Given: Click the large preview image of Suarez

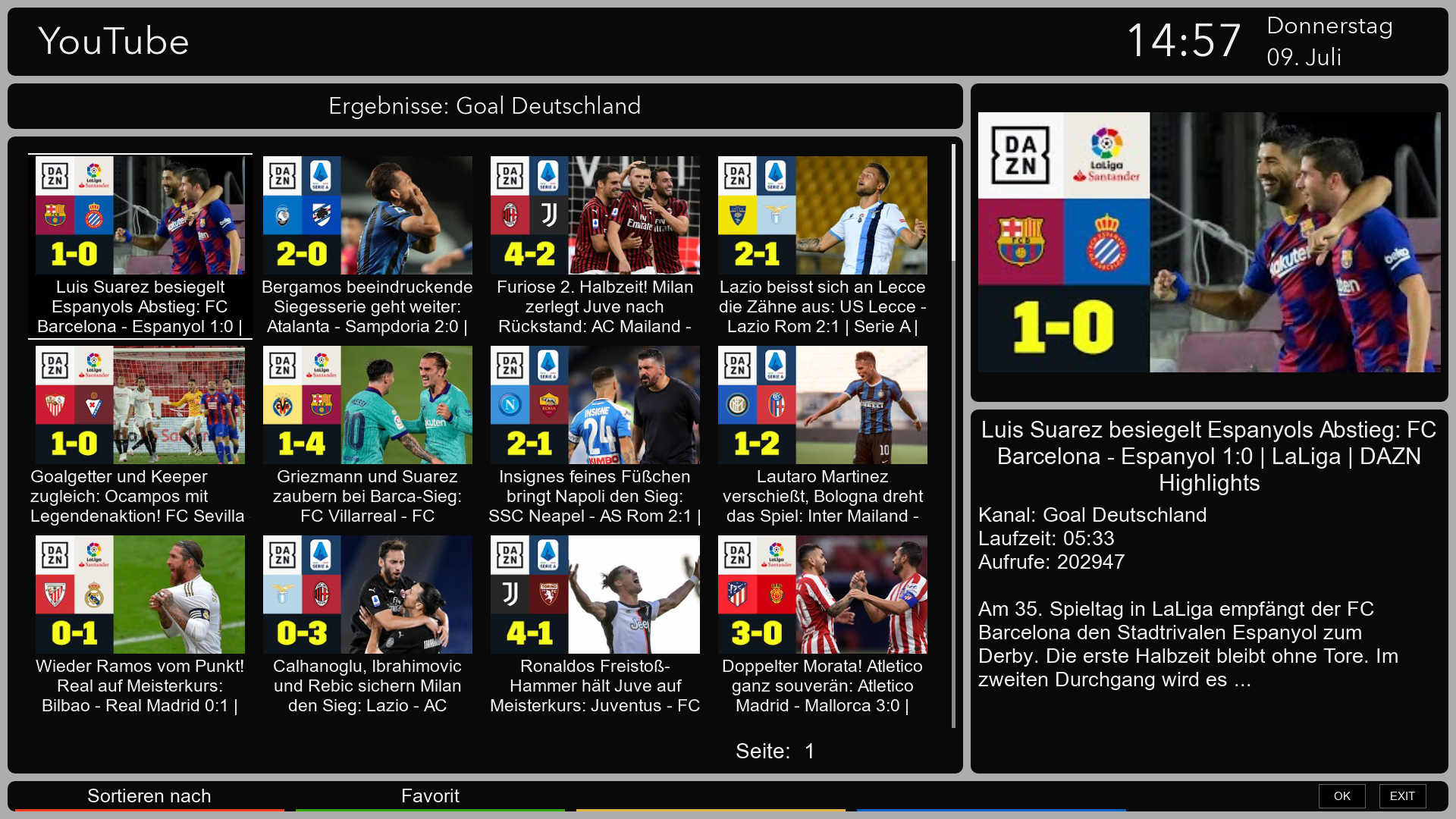Looking at the screenshot, I should 1209,243.
